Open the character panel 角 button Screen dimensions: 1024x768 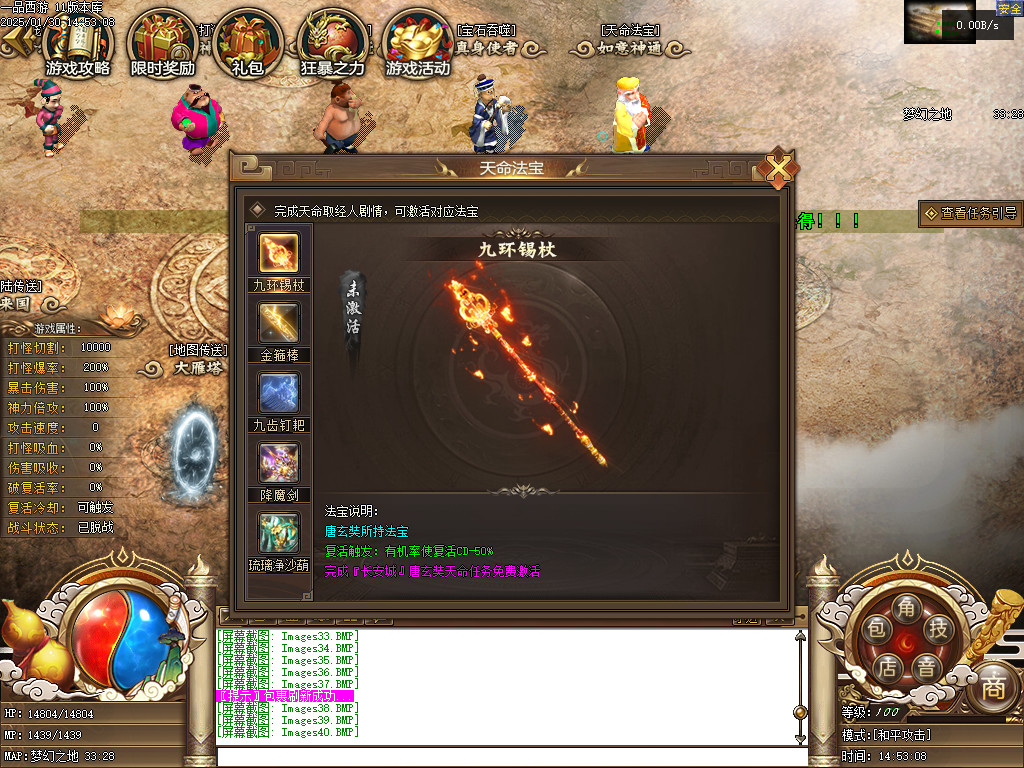click(x=906, y=608)
